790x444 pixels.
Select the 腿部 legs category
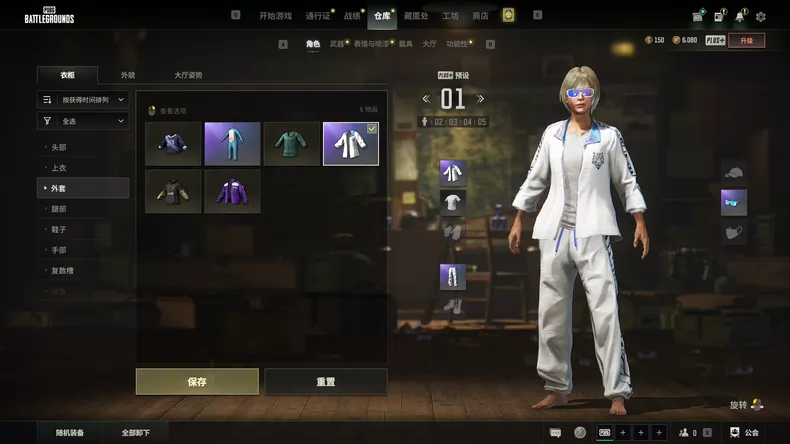pyautogui.click(x=59, y=209)
